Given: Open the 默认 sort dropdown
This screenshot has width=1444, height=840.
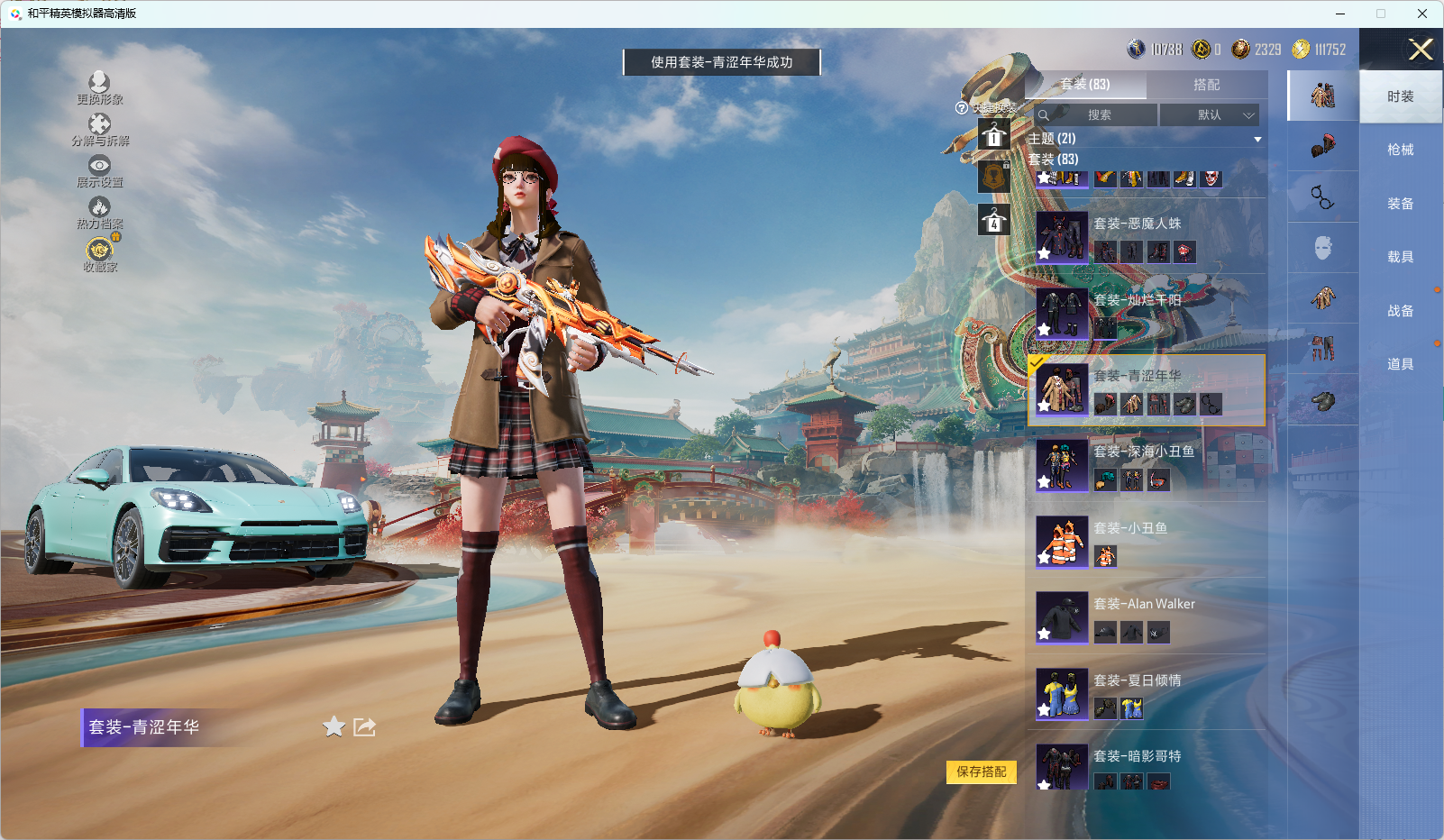Looking at the screenshot, I should pos(1209,115).
